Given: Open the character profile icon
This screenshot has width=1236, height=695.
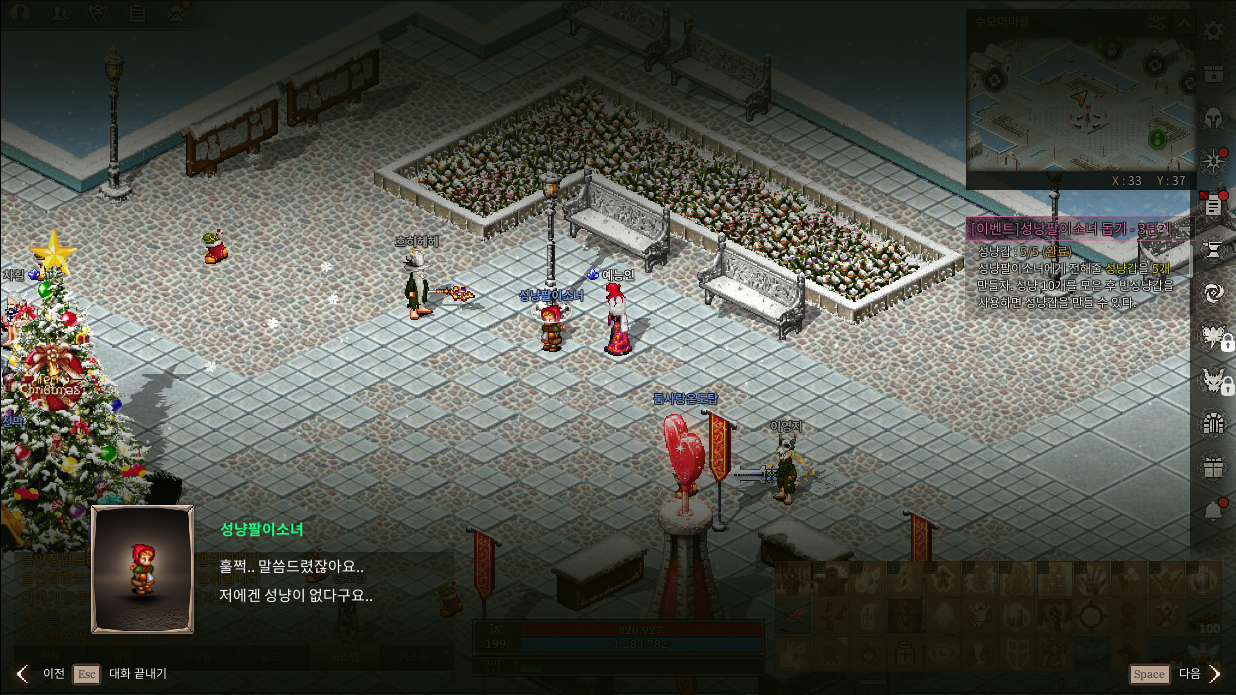Looking at the screenshot, I should [x=20, y=13].
